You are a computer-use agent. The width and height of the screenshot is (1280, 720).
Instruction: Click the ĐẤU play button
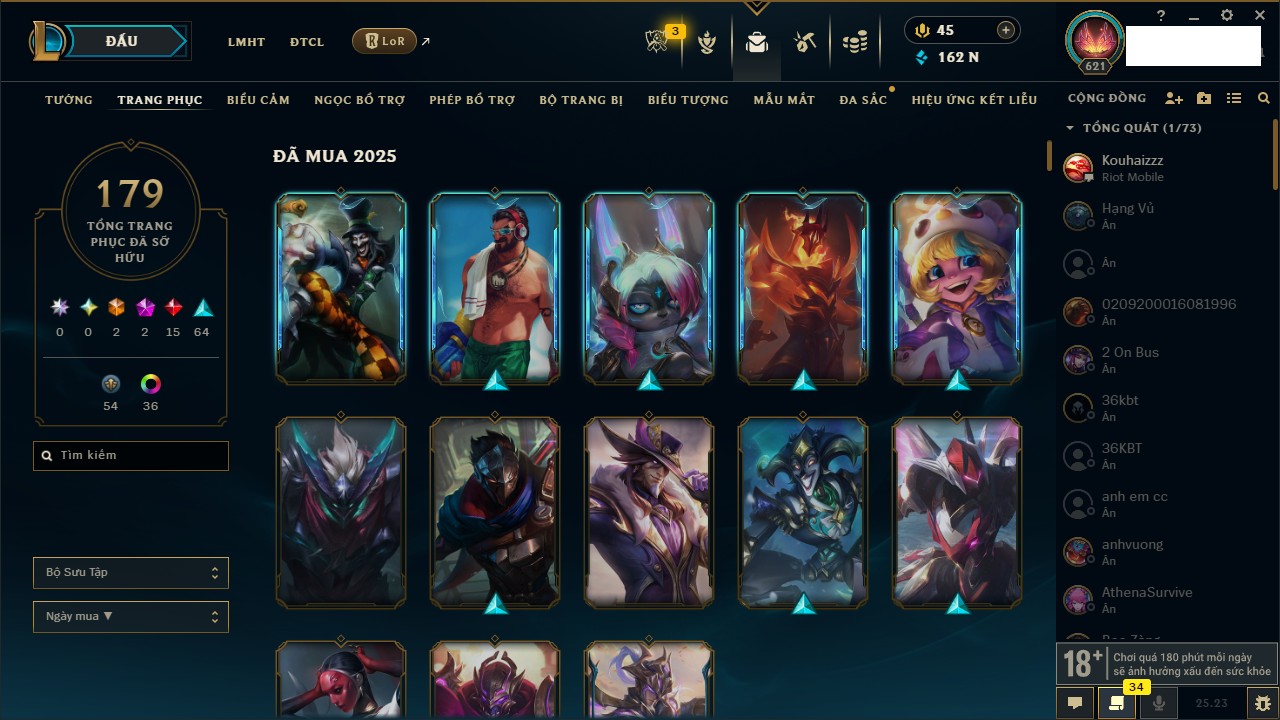121,41
